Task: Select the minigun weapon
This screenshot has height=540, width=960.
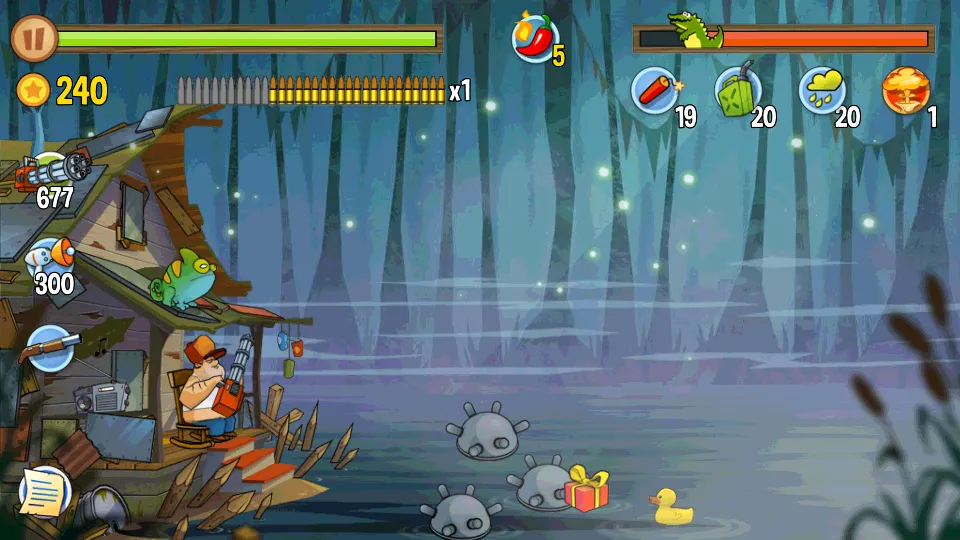Action: (52, 173)
